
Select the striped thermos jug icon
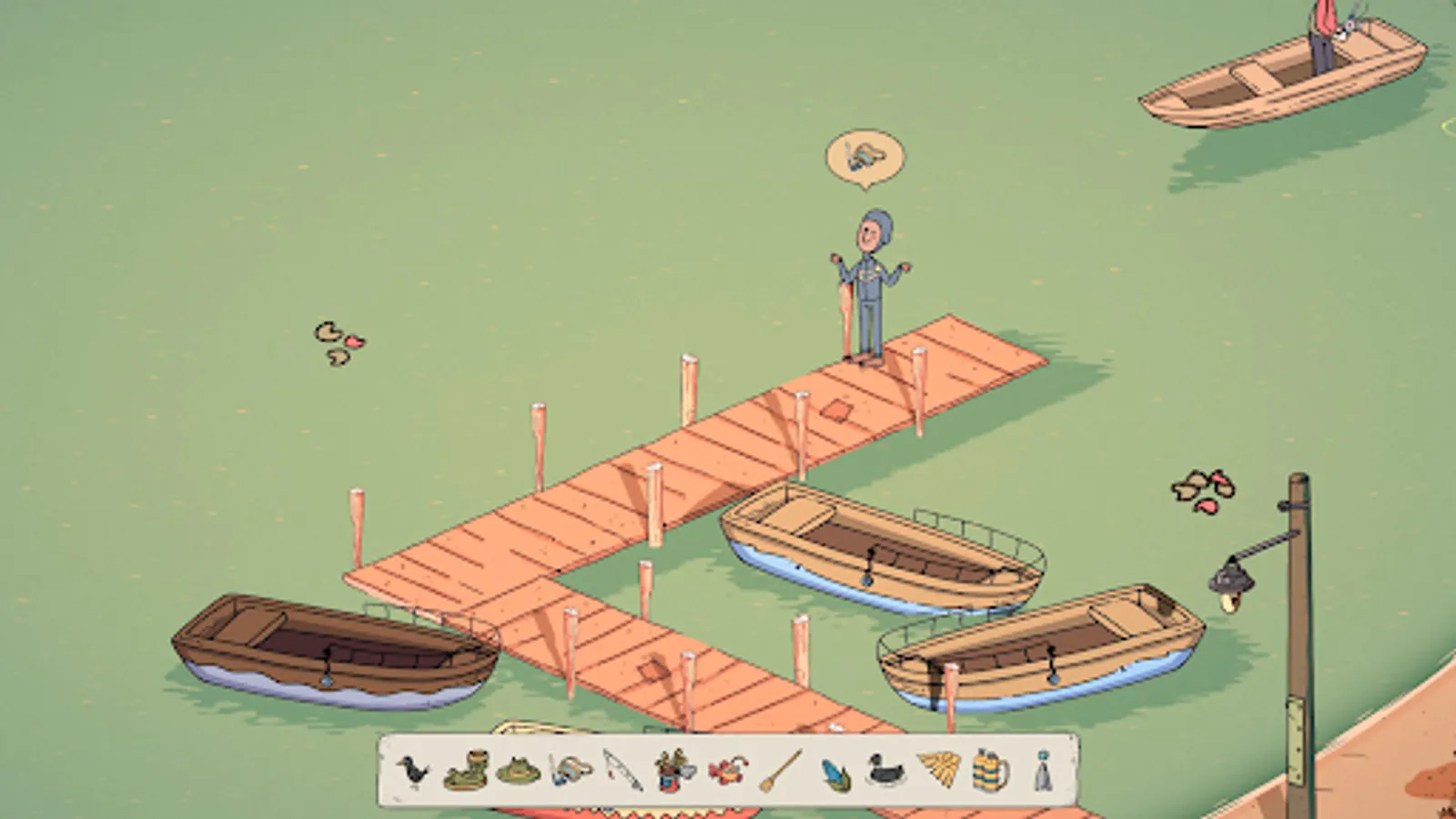pos(988,772)
